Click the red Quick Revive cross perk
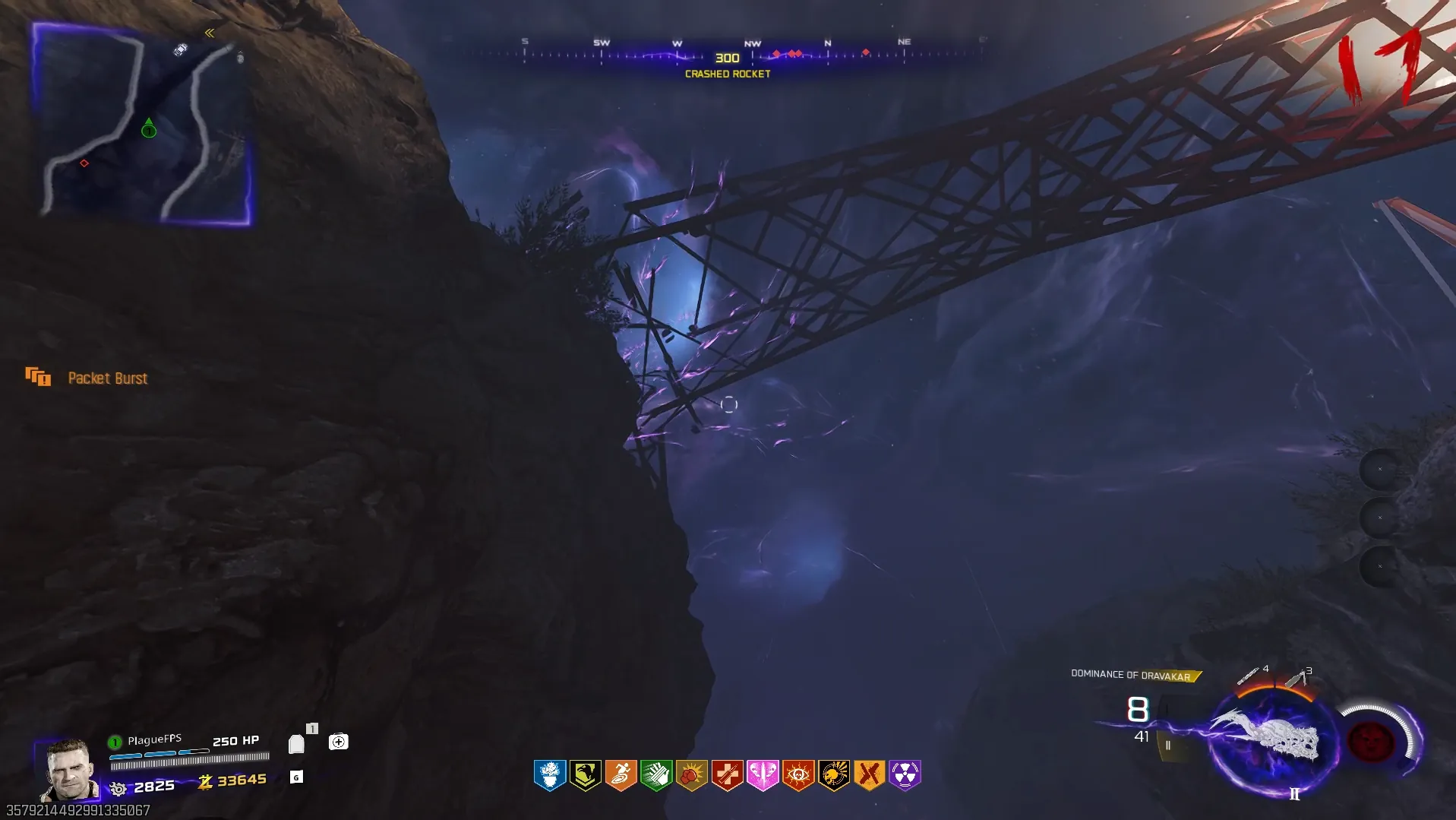The height and width of the screenshot is (820, 1456). (x=728, y=775)
